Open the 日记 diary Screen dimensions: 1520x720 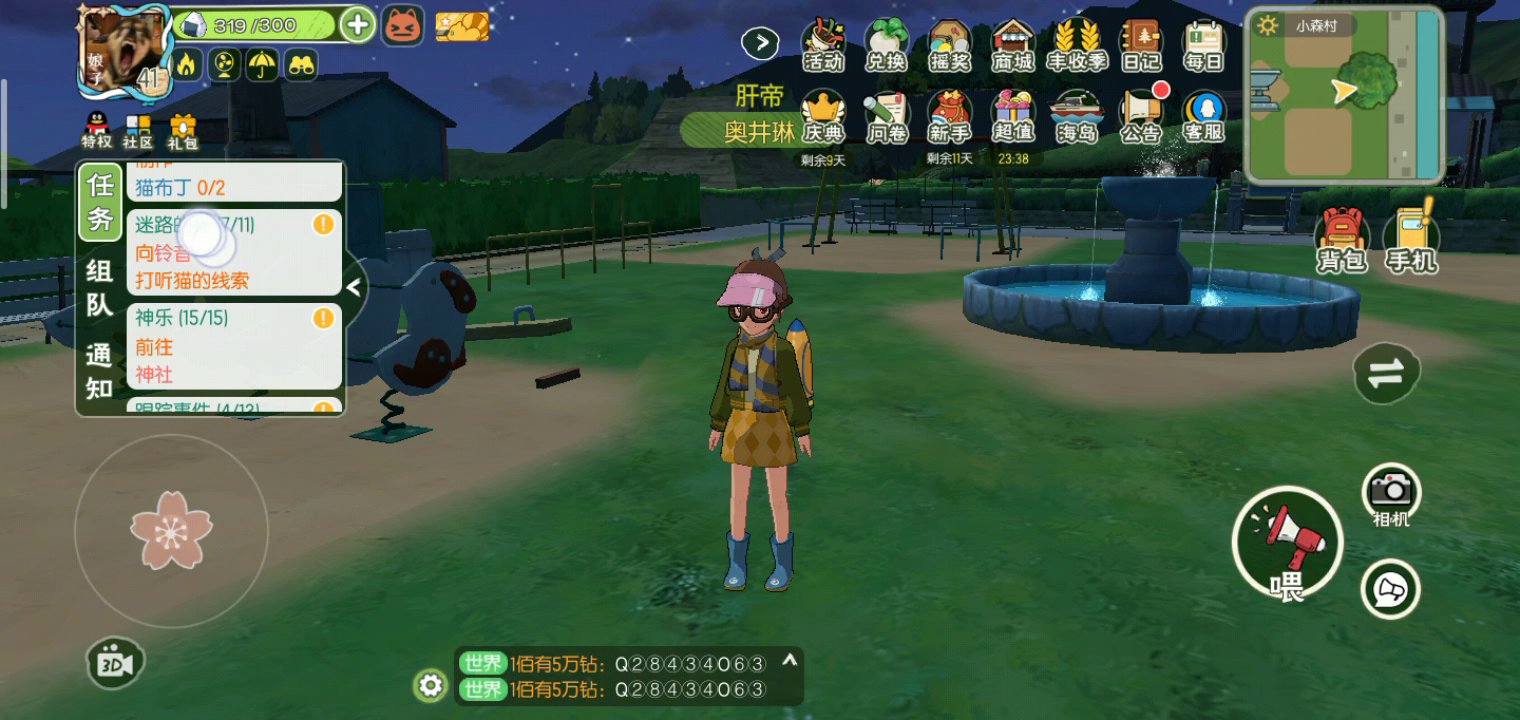coord(1140,46)
